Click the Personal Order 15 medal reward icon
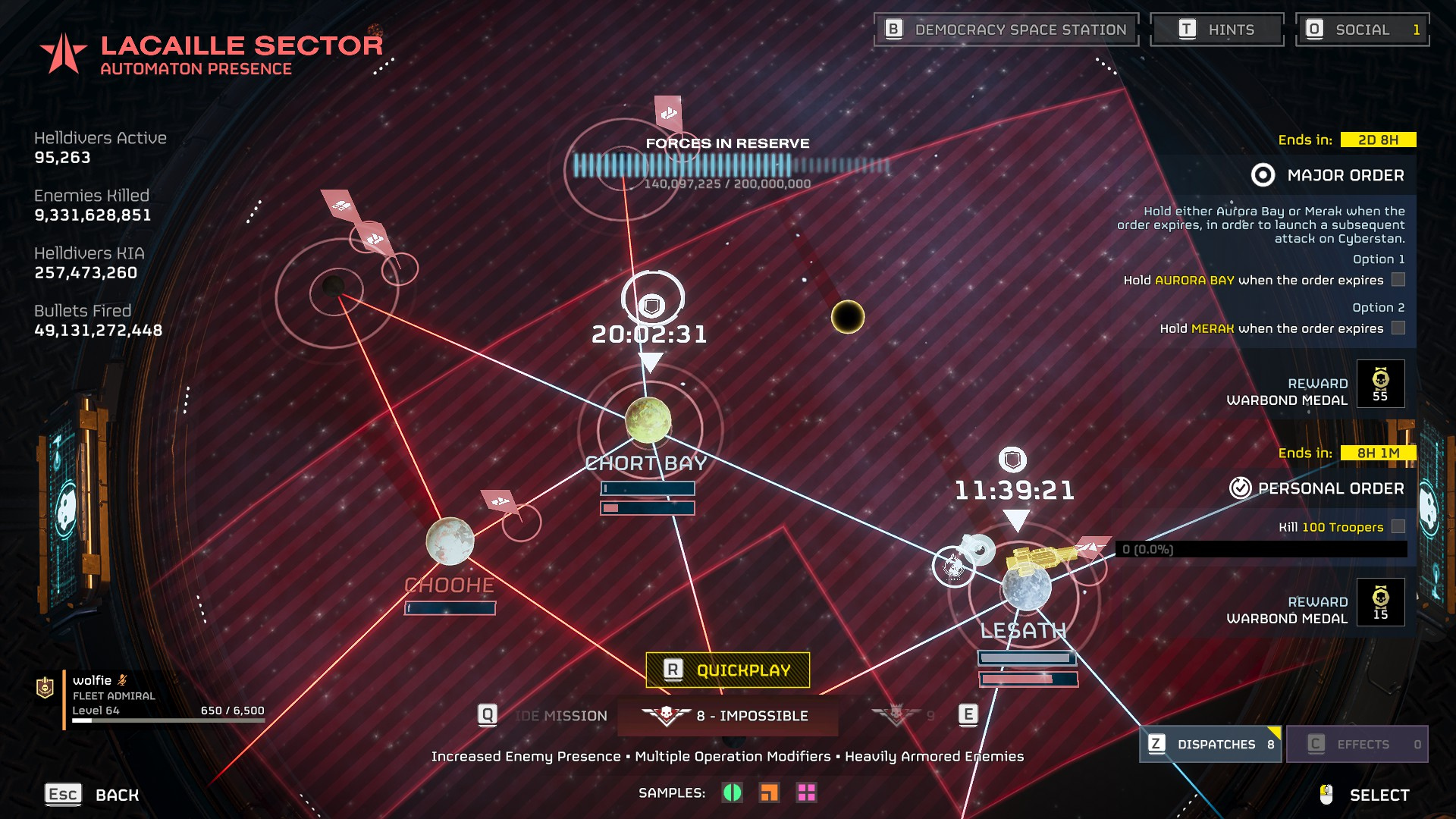This screenshot has height=819, width=1456. point(1380,602)
